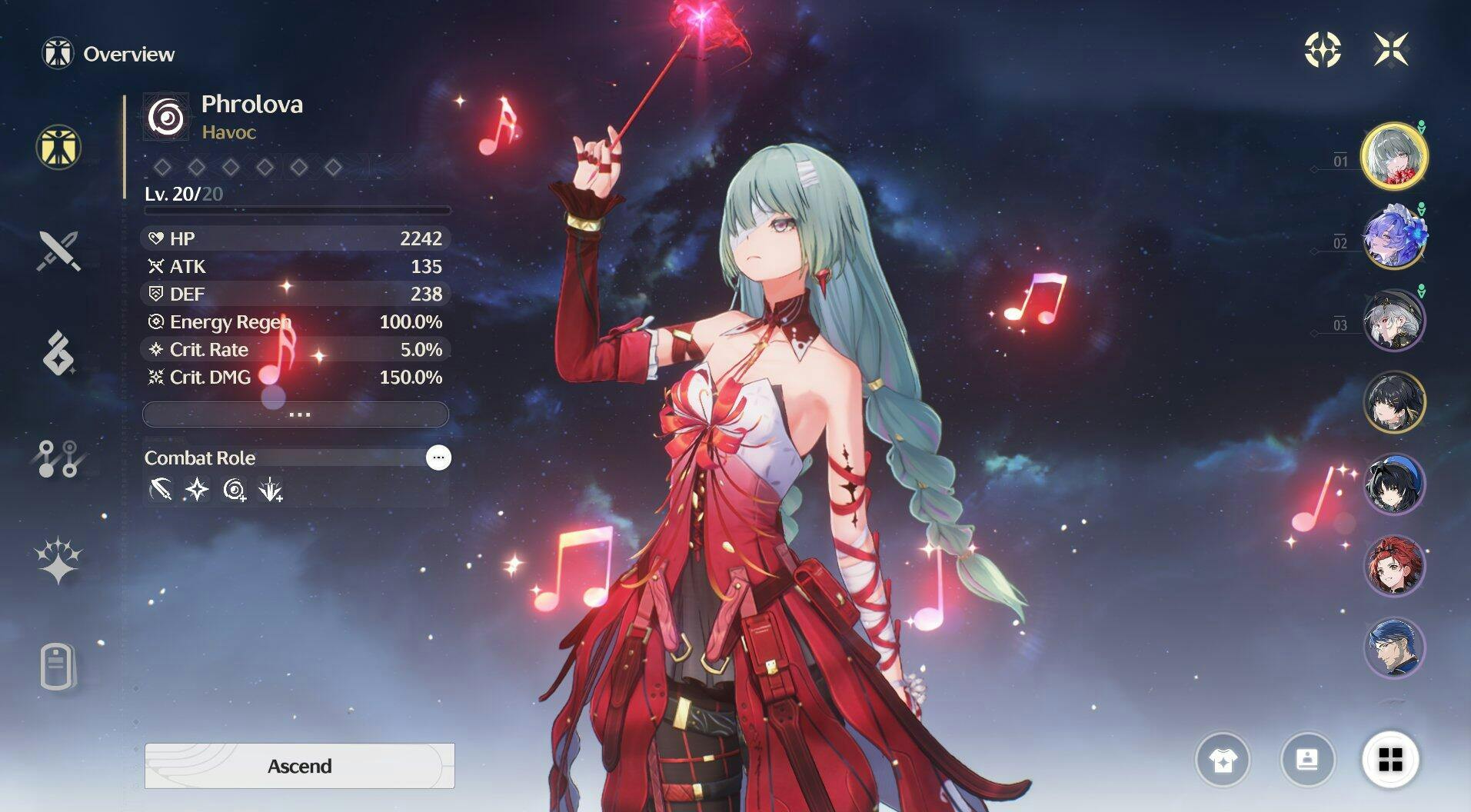
Task: Open the resonator profile card button
Action: (1307, 760)
